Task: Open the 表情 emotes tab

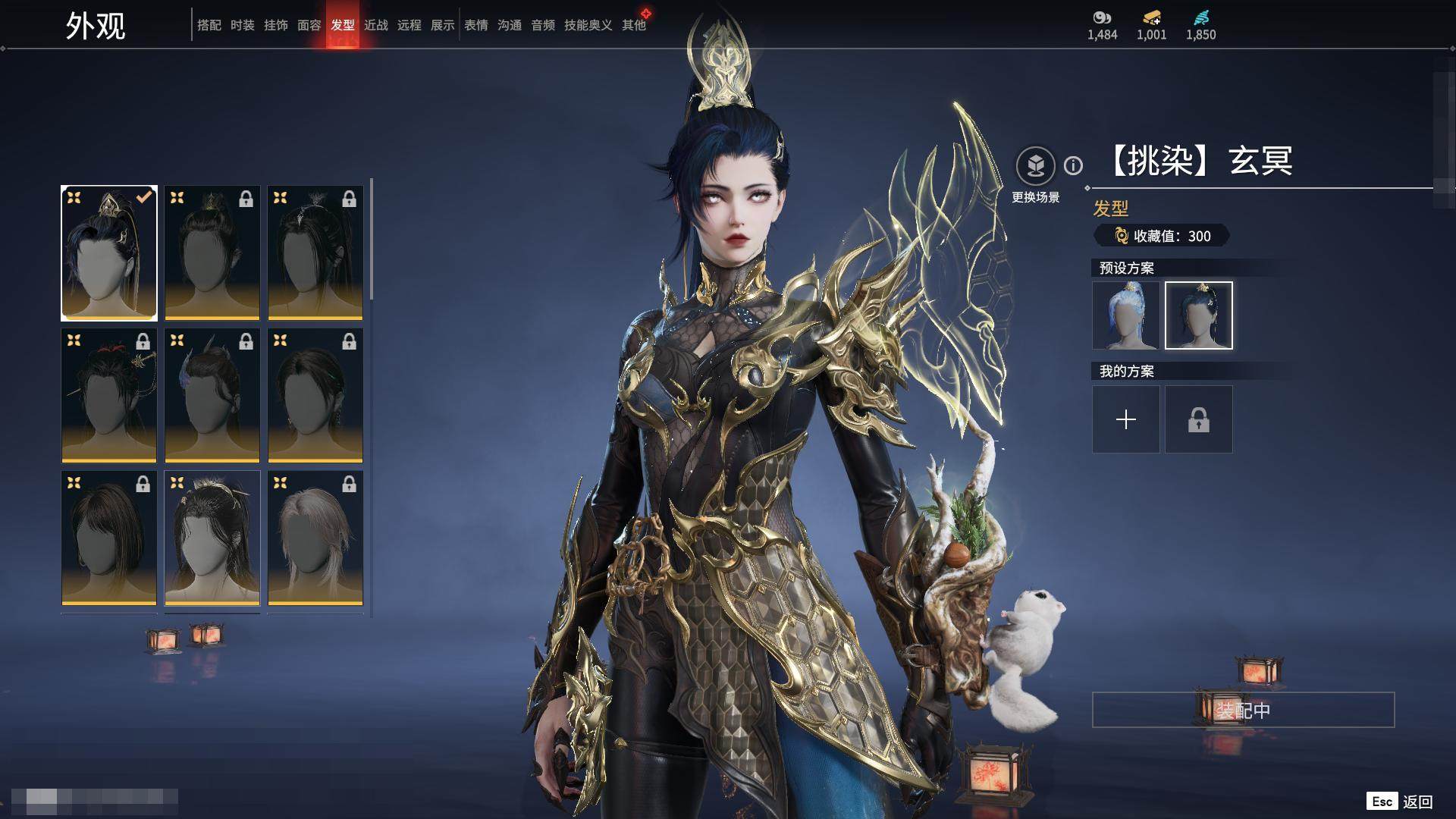Action: click(x=475, y=25)
